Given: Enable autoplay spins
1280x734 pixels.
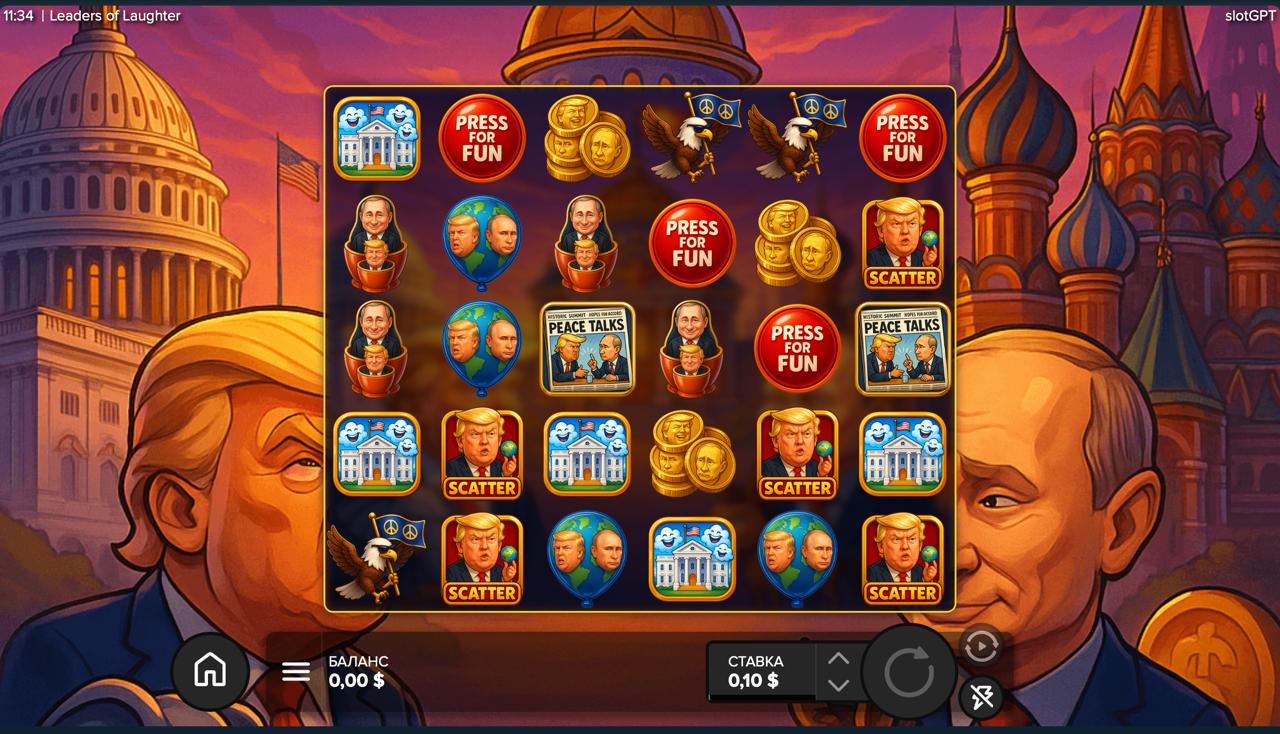Looking at the screenshot, I should click(x=981, y=646).
